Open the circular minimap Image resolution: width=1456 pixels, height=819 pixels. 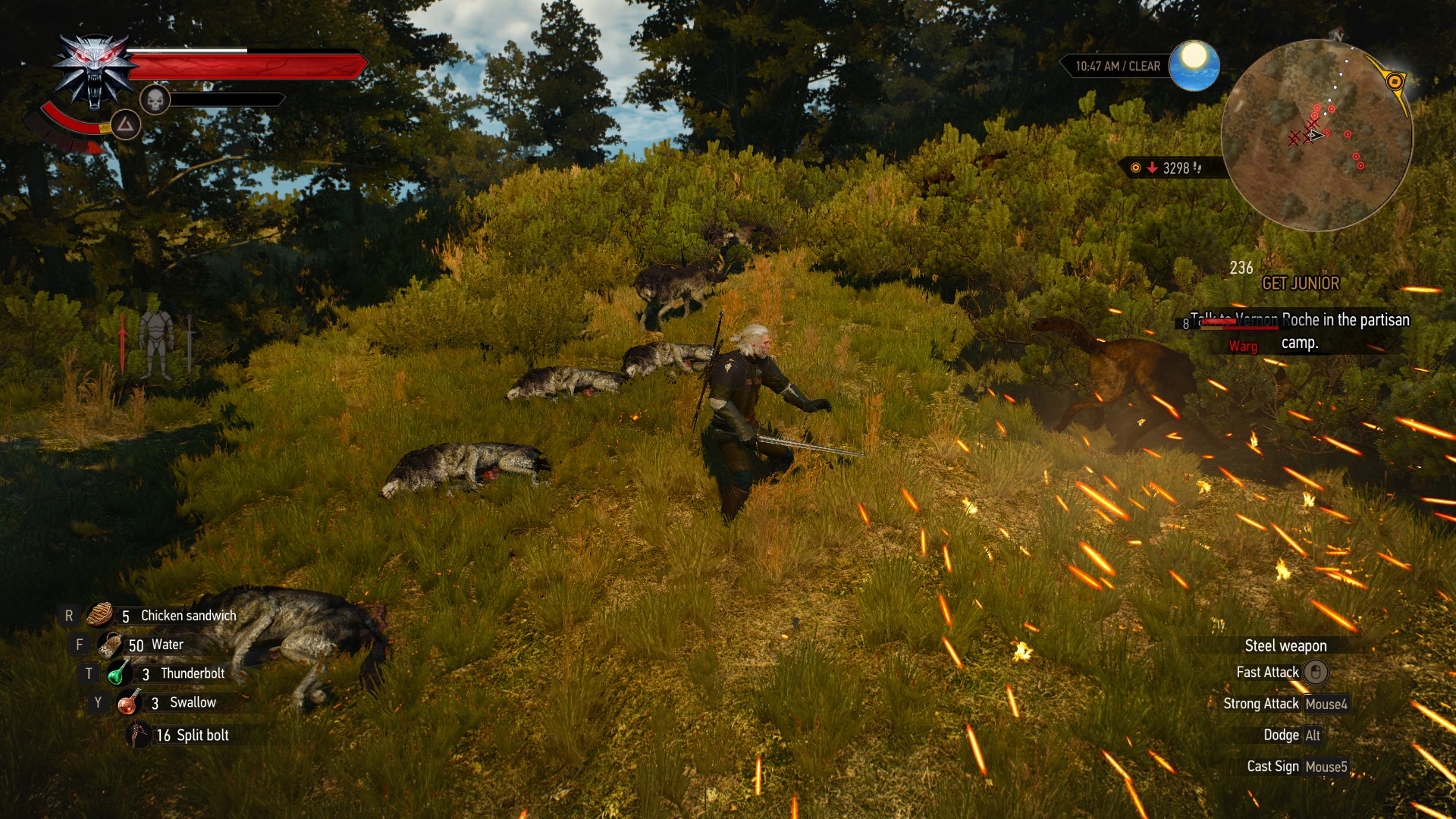[x=1316, y=136]
